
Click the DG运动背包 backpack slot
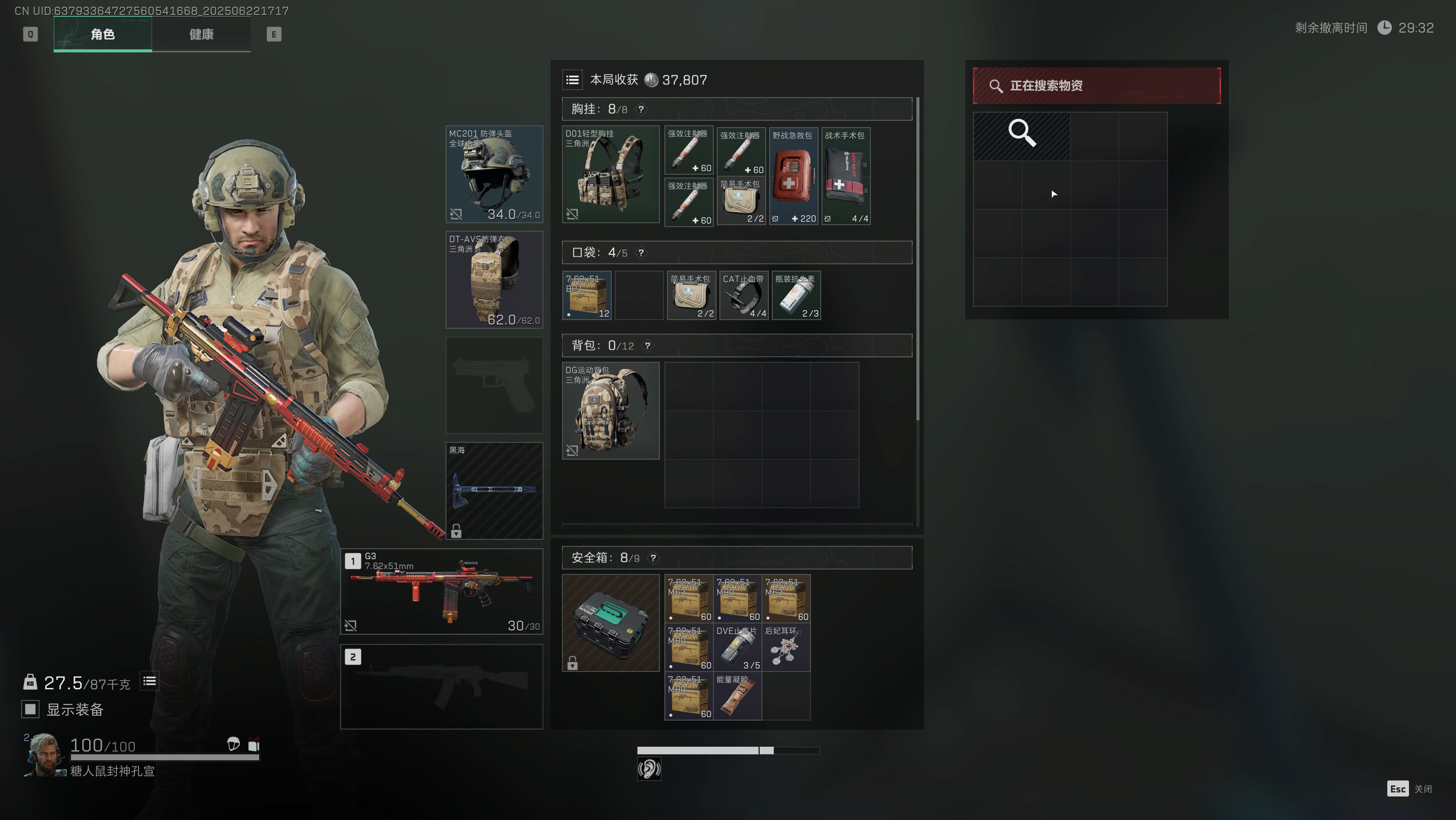(x=611, y=410)
